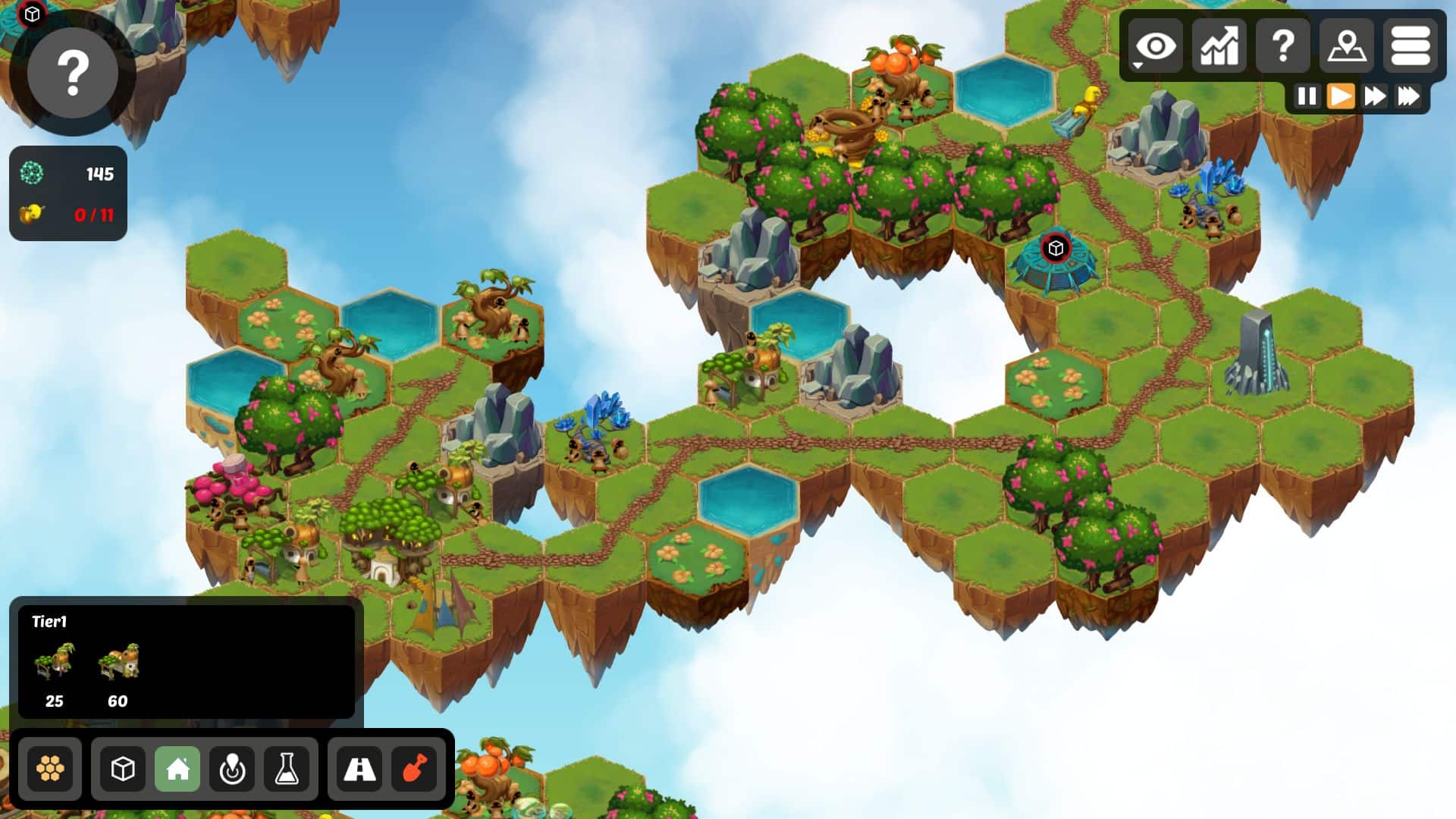Open the statistics chart panel
Viewport: 1456px width, 819px height.
[1219, 47]
